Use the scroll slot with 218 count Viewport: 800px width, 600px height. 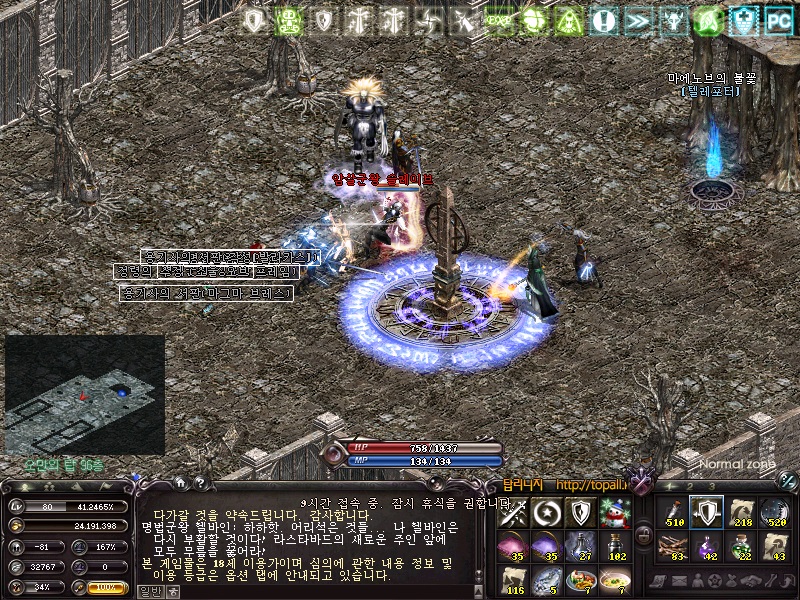(740, 513)
